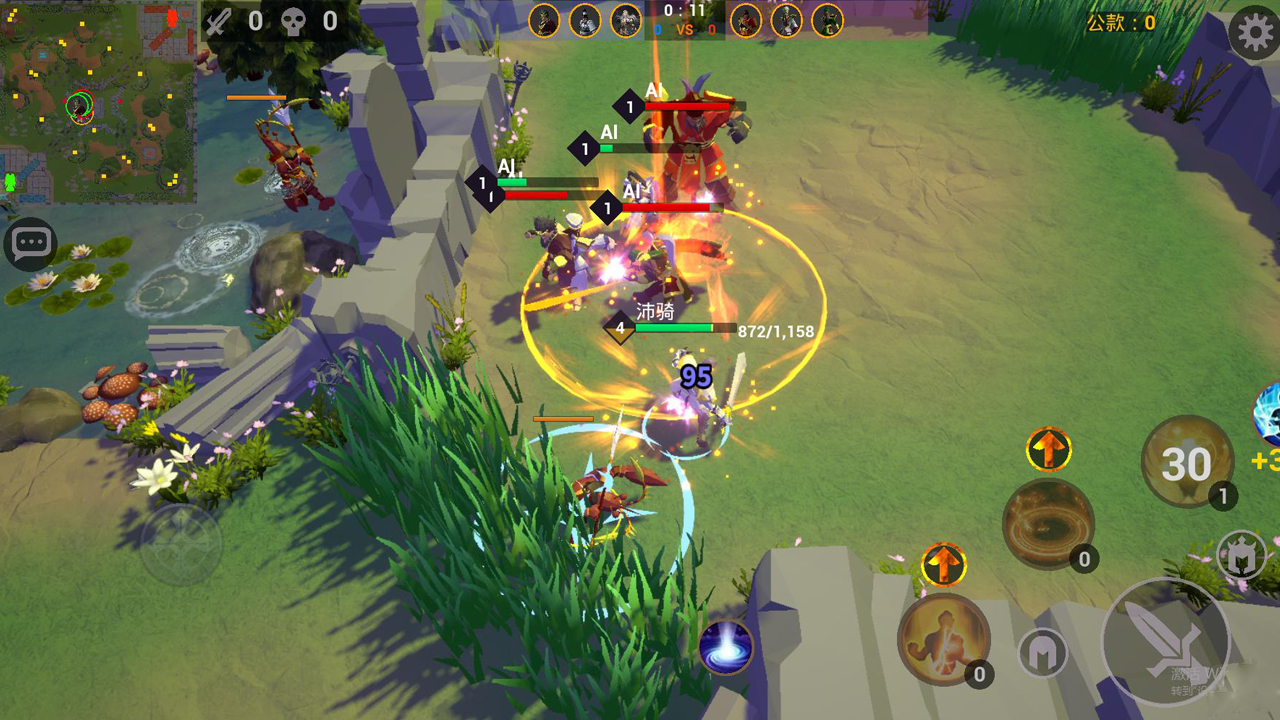The height and width of the screenshot is (720, 1280).
Task: Open the chat speech bubble
Action: tap(30, 244)
